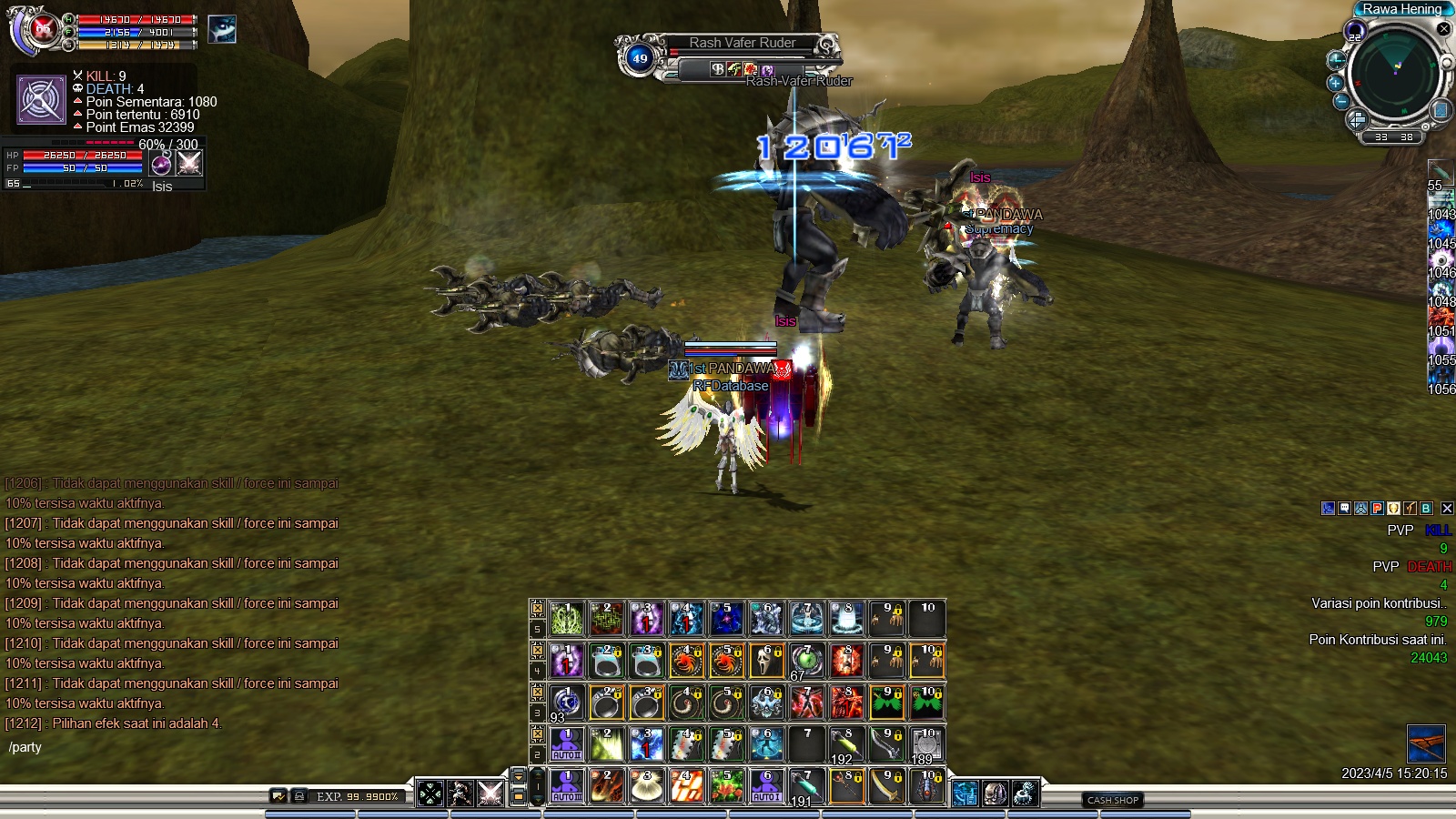Screen dimensions: 1456x819
Task: Select the ghost mask item slot
Action: point(766,661)
